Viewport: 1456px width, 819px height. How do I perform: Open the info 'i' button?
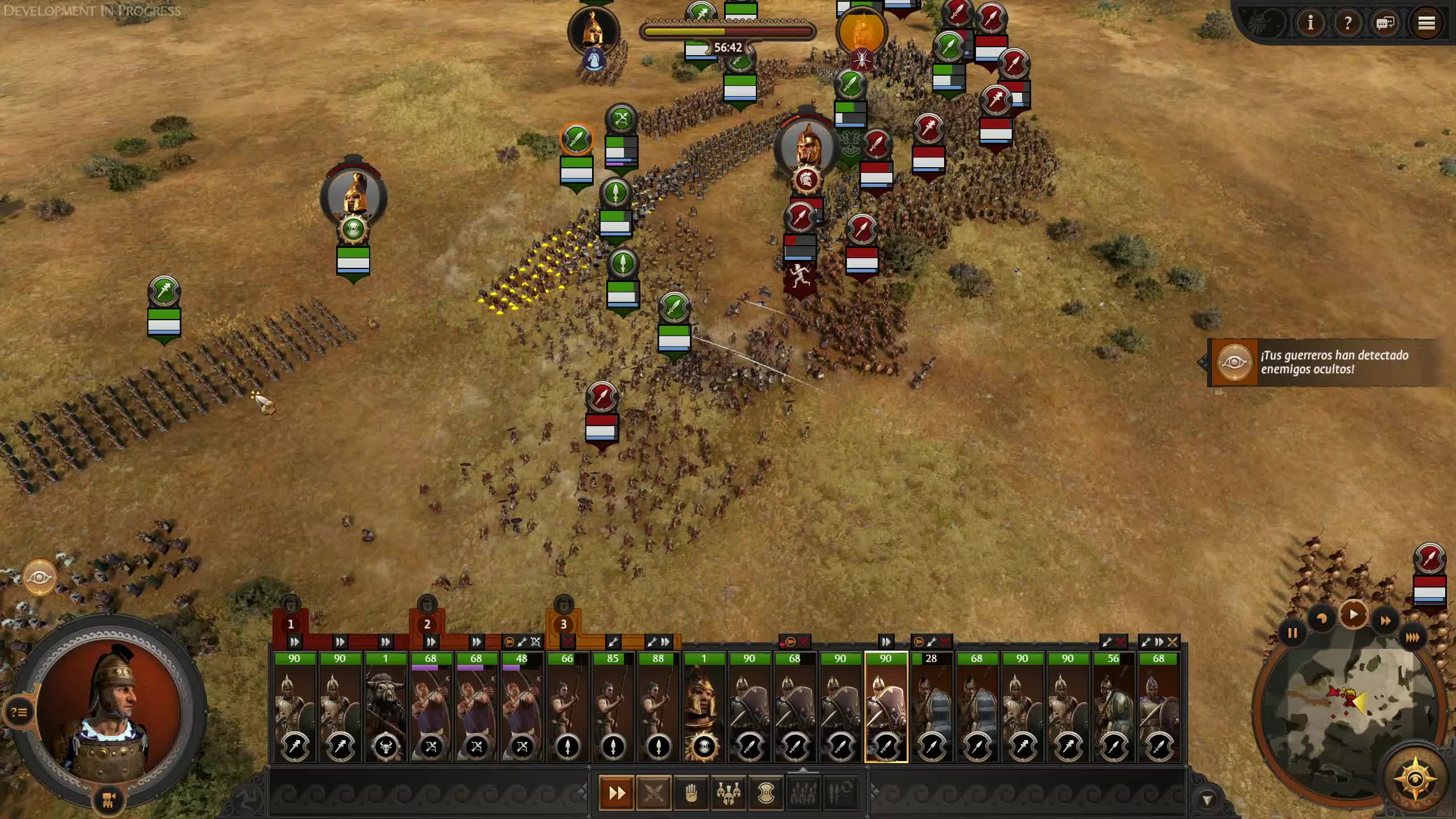(1310, 23)
